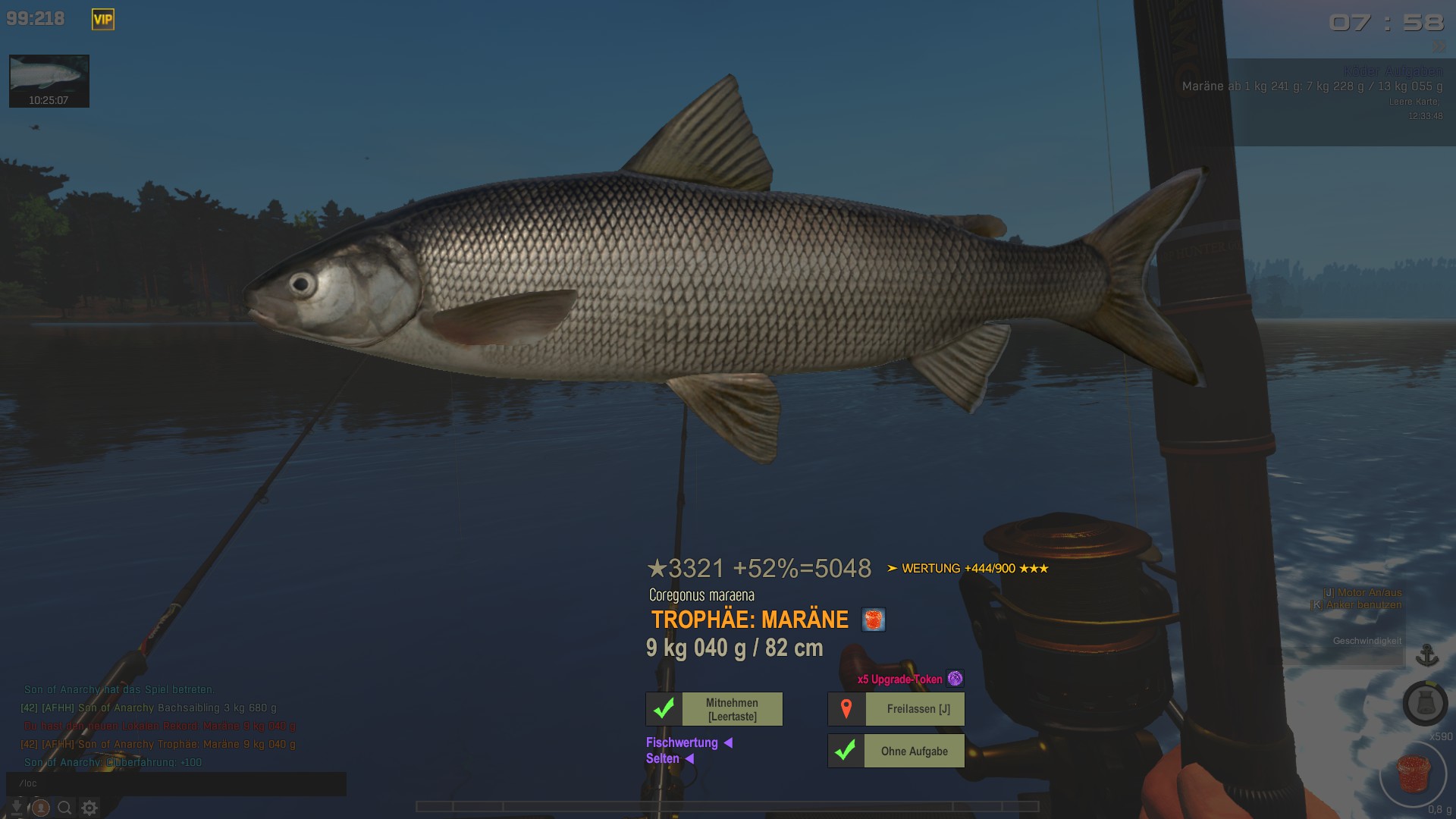Viewport: 1456px width, 819px height.
Task: Click the VIP badge
Action: [103, 20]
